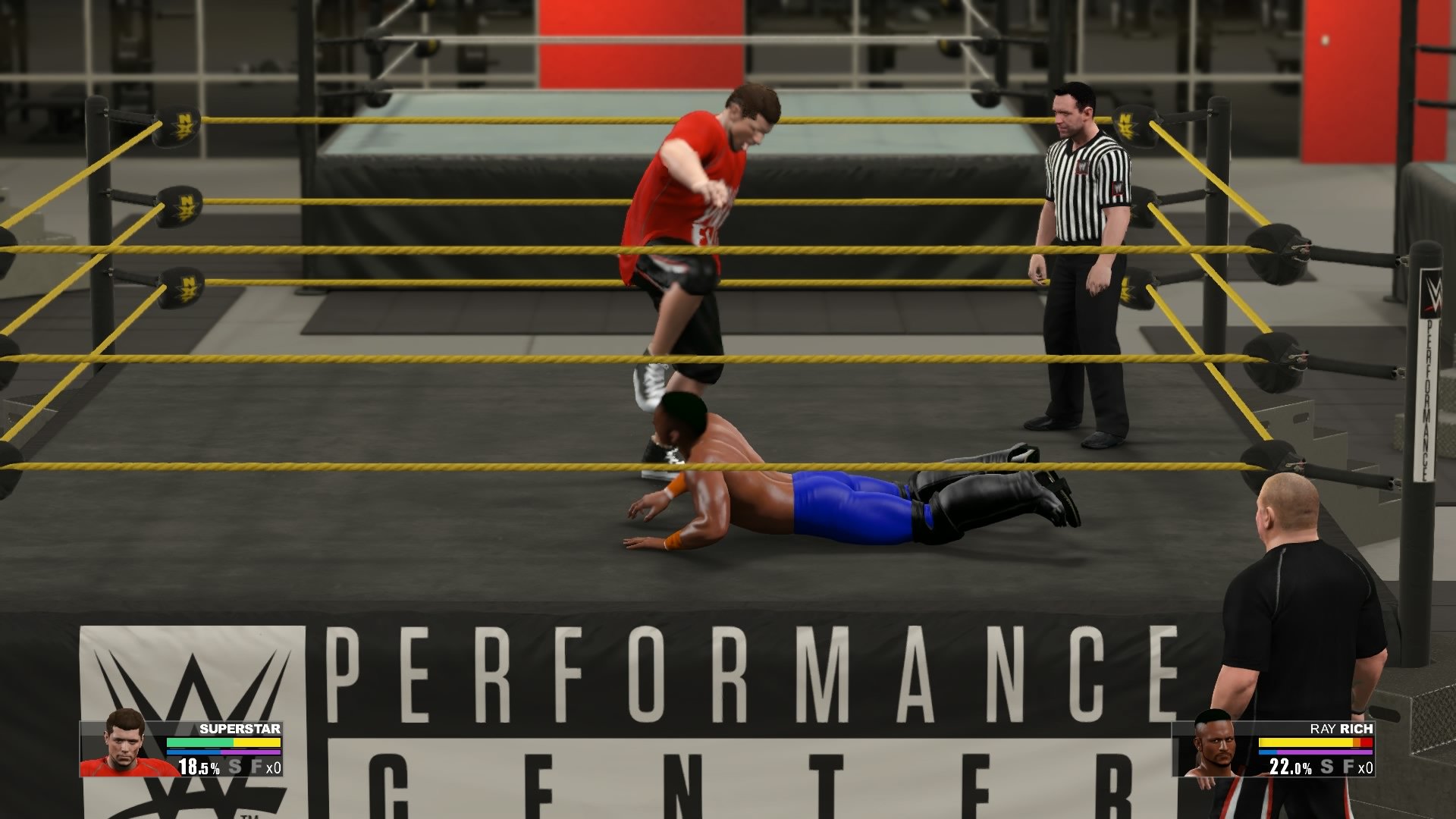Click the x0 reversal counter for Superstar

(275, 767)
